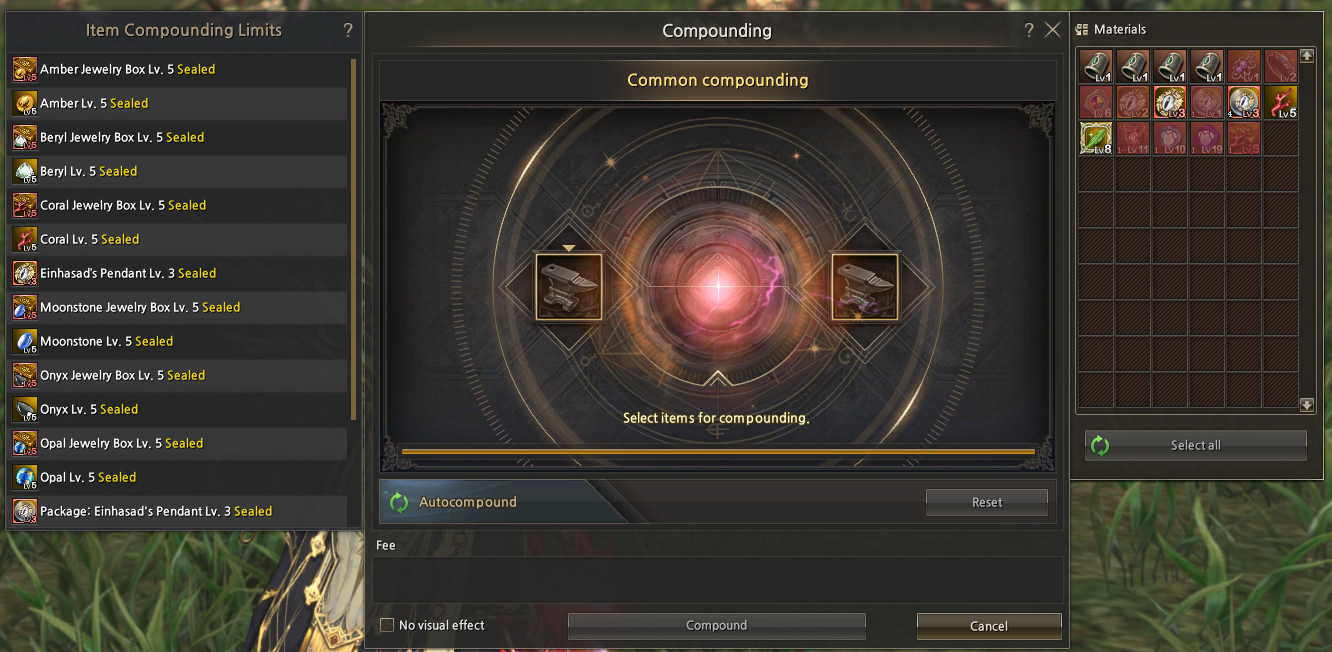Toggle the No visual effect checkbox
1332x652 pixels.
(387, 626)
